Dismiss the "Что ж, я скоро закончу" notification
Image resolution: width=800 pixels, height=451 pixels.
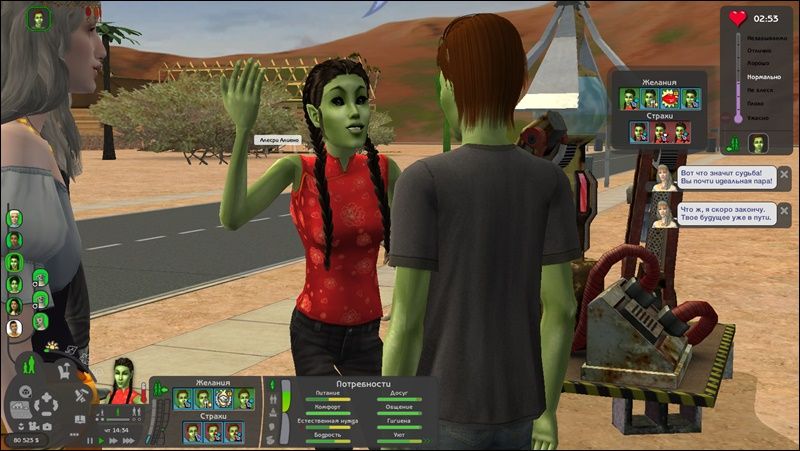tap(784, 211)
